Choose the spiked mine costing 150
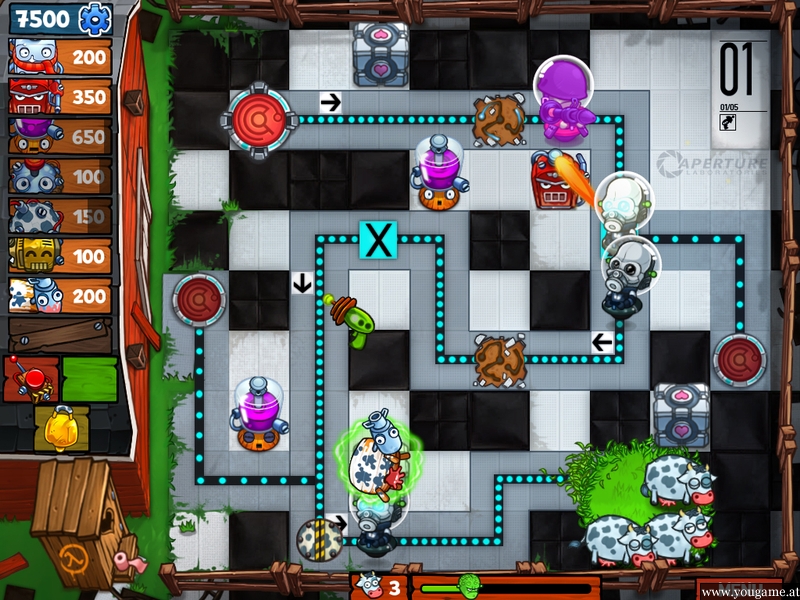800x600 pixels. pos(60,217)
